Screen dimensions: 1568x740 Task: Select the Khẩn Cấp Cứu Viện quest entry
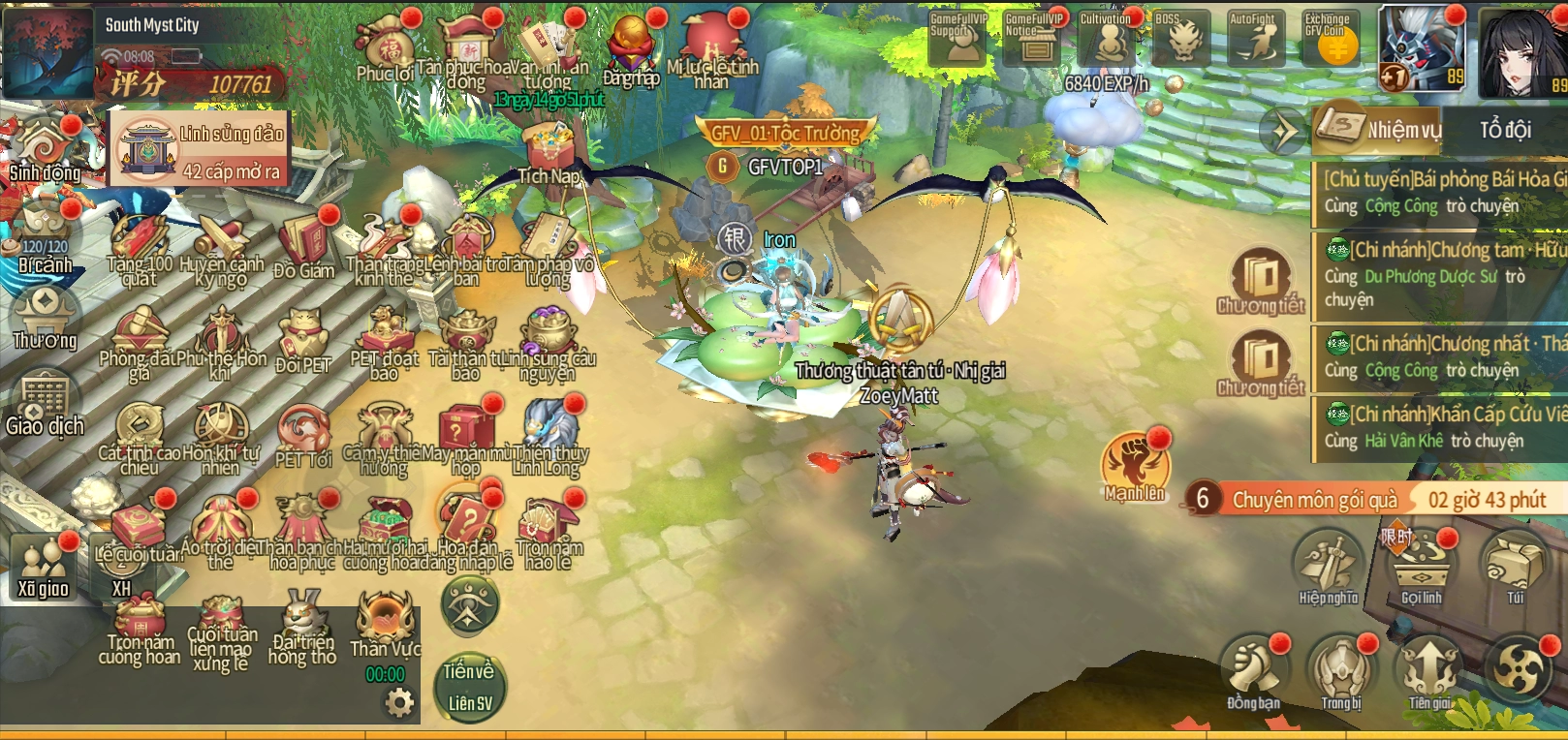coord(1443,427)
